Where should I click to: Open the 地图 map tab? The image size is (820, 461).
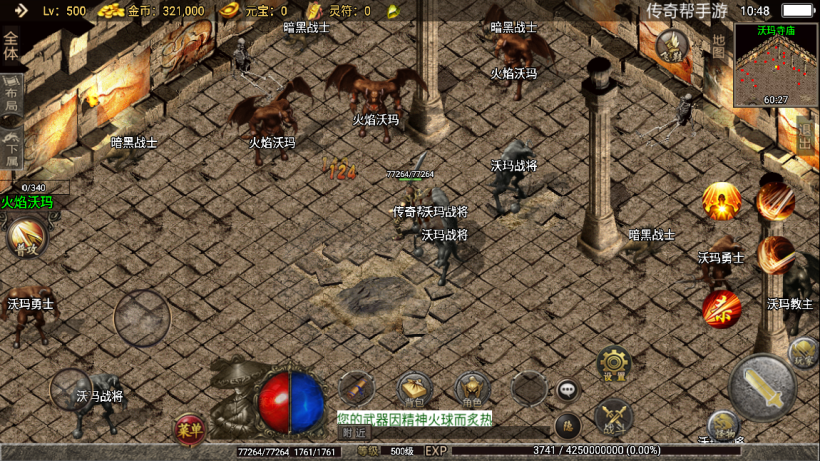(719, 46)
